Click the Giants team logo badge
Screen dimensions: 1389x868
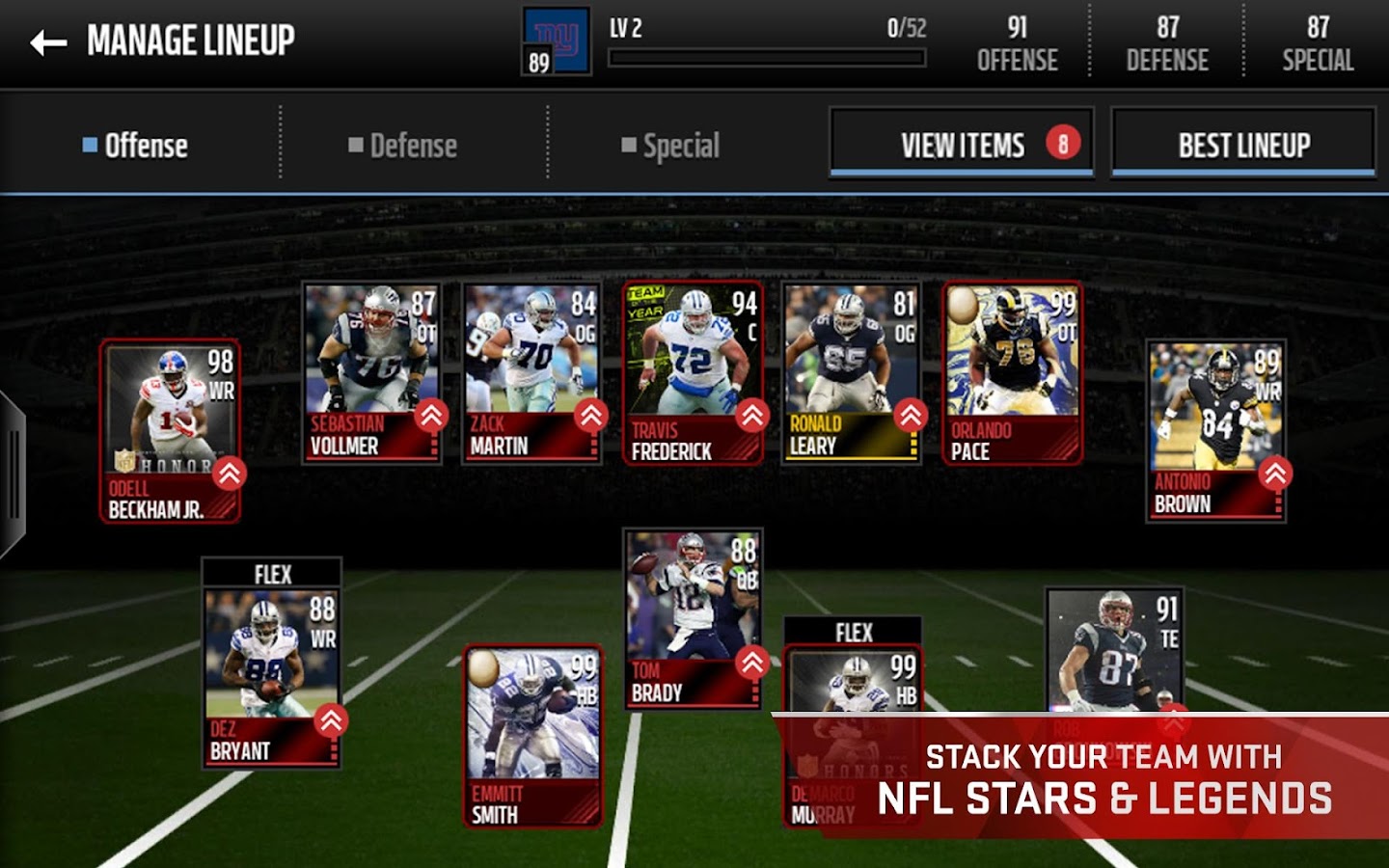click(x=556, y=42)
